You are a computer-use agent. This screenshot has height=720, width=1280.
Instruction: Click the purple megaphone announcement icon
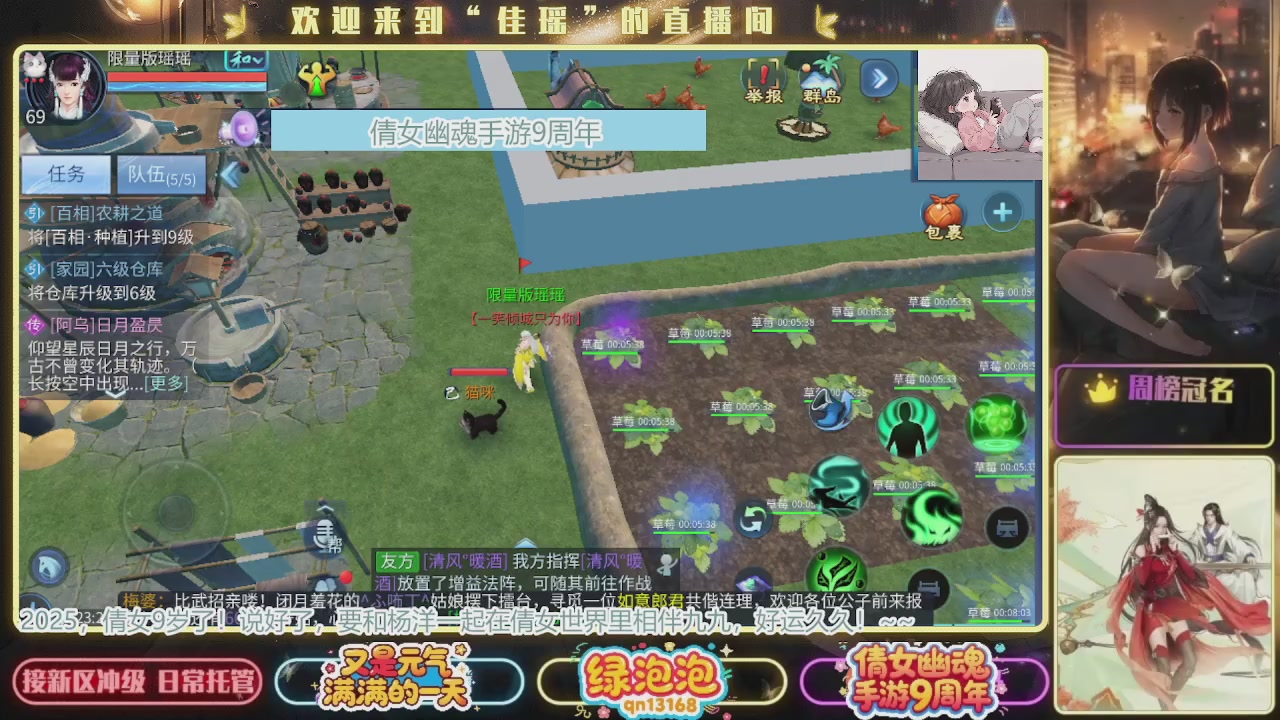click(243, 129)
